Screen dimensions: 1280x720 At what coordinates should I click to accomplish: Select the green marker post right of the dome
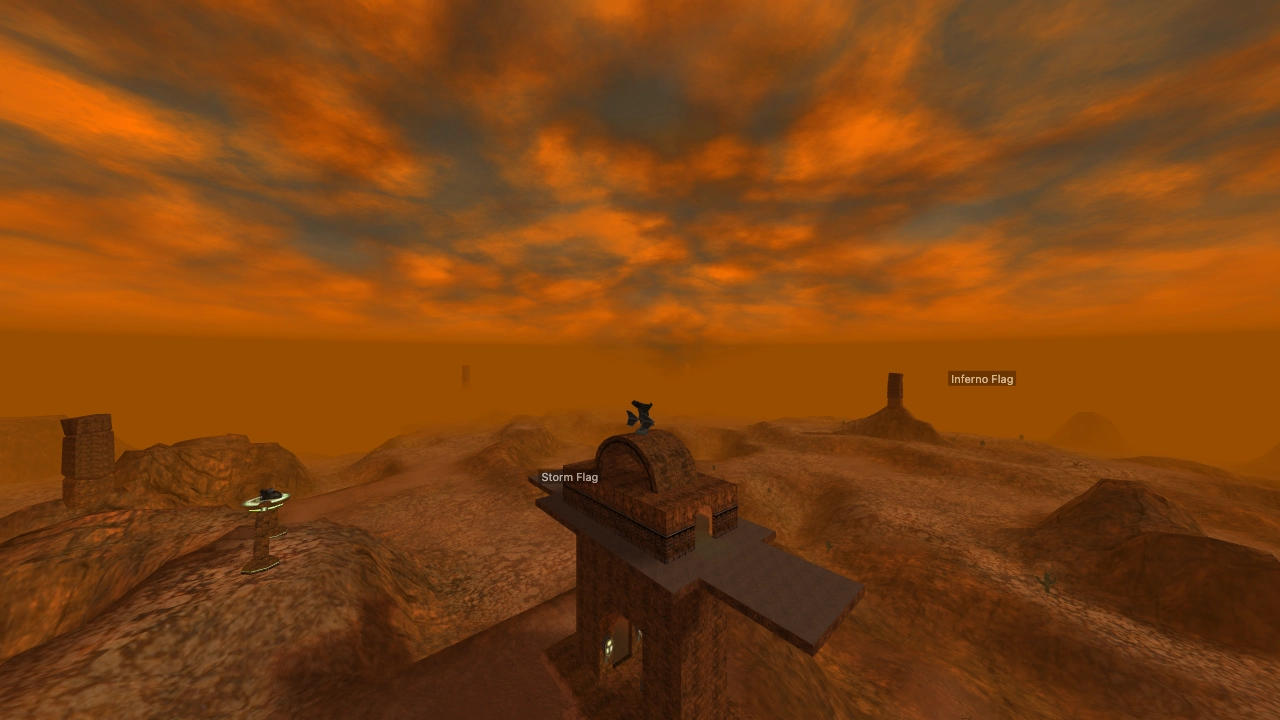pyautogui.click(x=713, y=467)
